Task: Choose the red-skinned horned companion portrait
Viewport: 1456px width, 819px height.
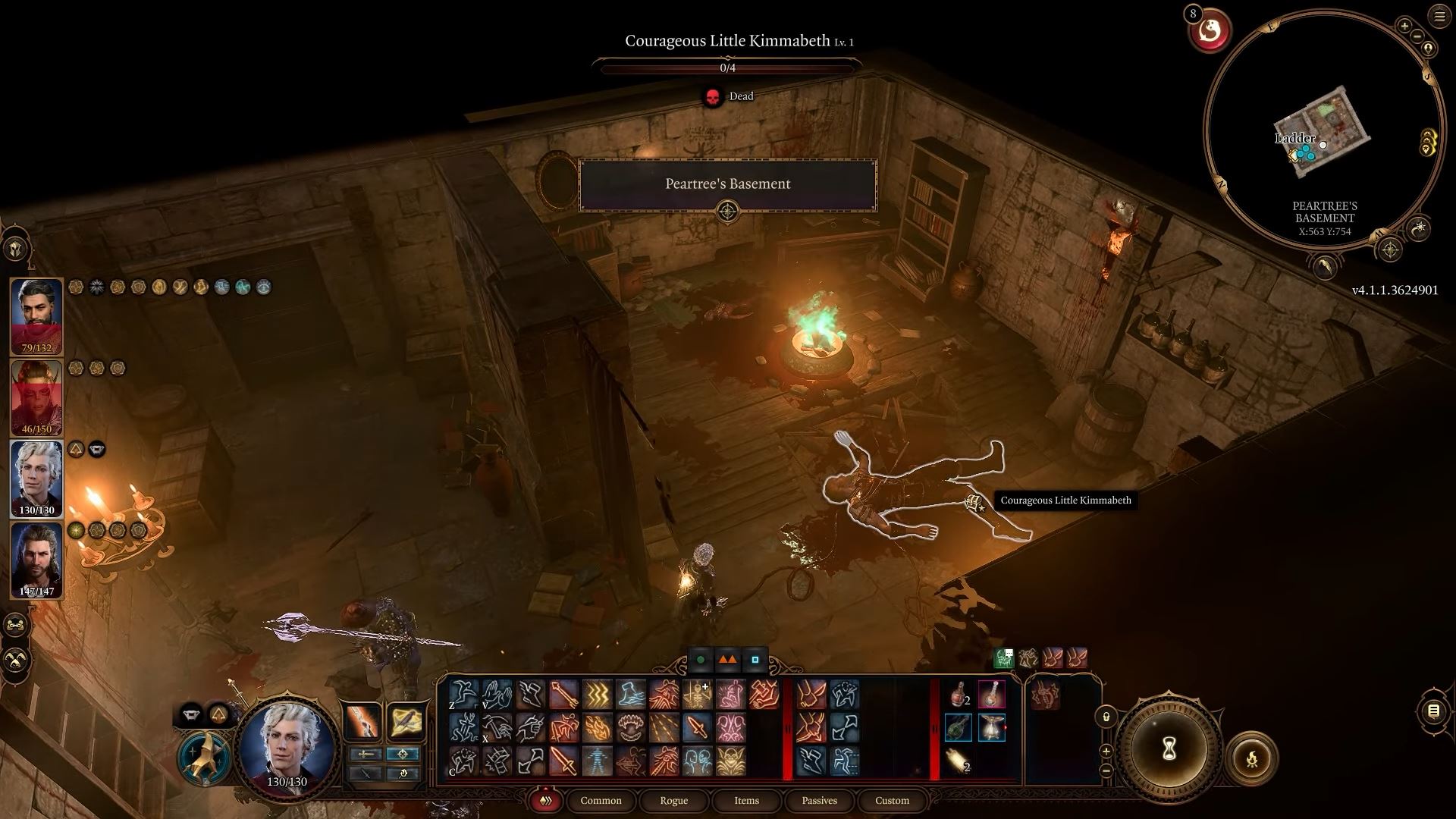Action: click(x=36, y=397)
